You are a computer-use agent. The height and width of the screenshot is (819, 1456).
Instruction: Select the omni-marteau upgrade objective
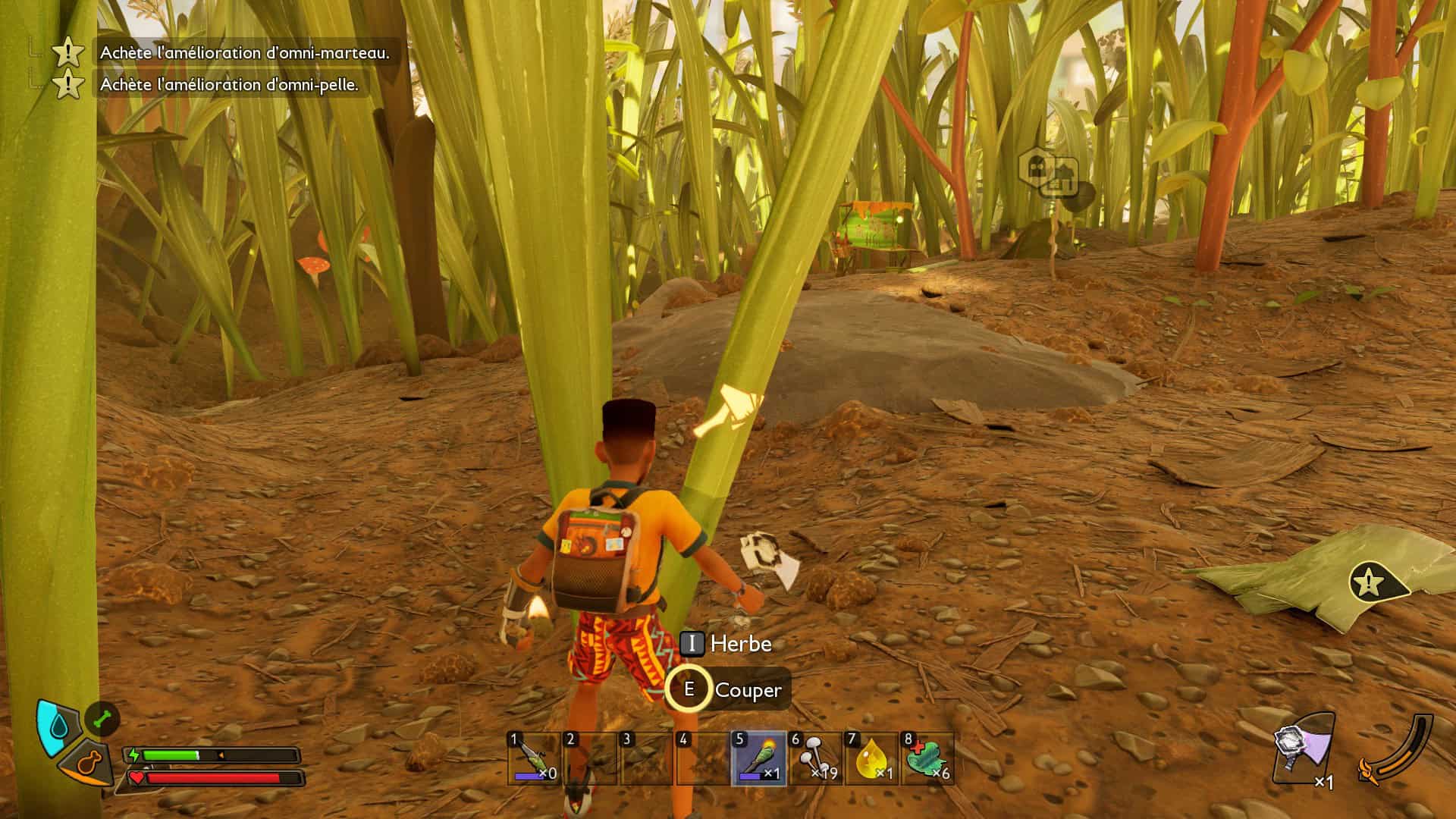click(x=244, y=52)
